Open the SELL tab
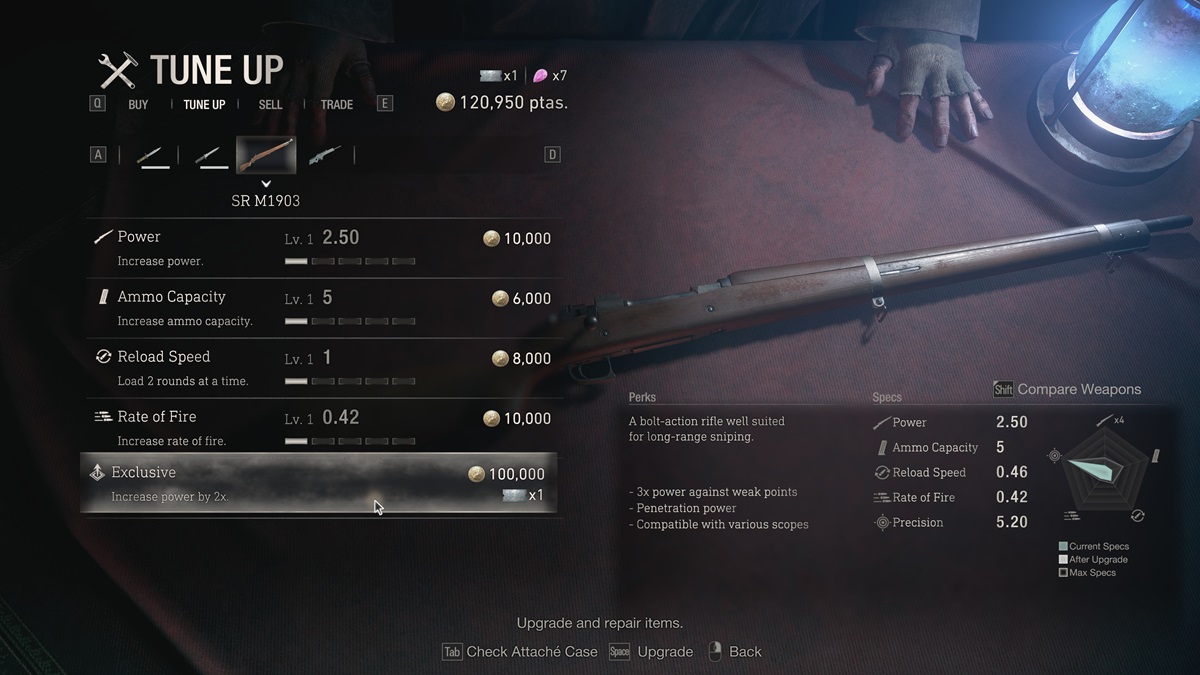This screenshot has width=1200, height=675. click(x=270, y=104)
